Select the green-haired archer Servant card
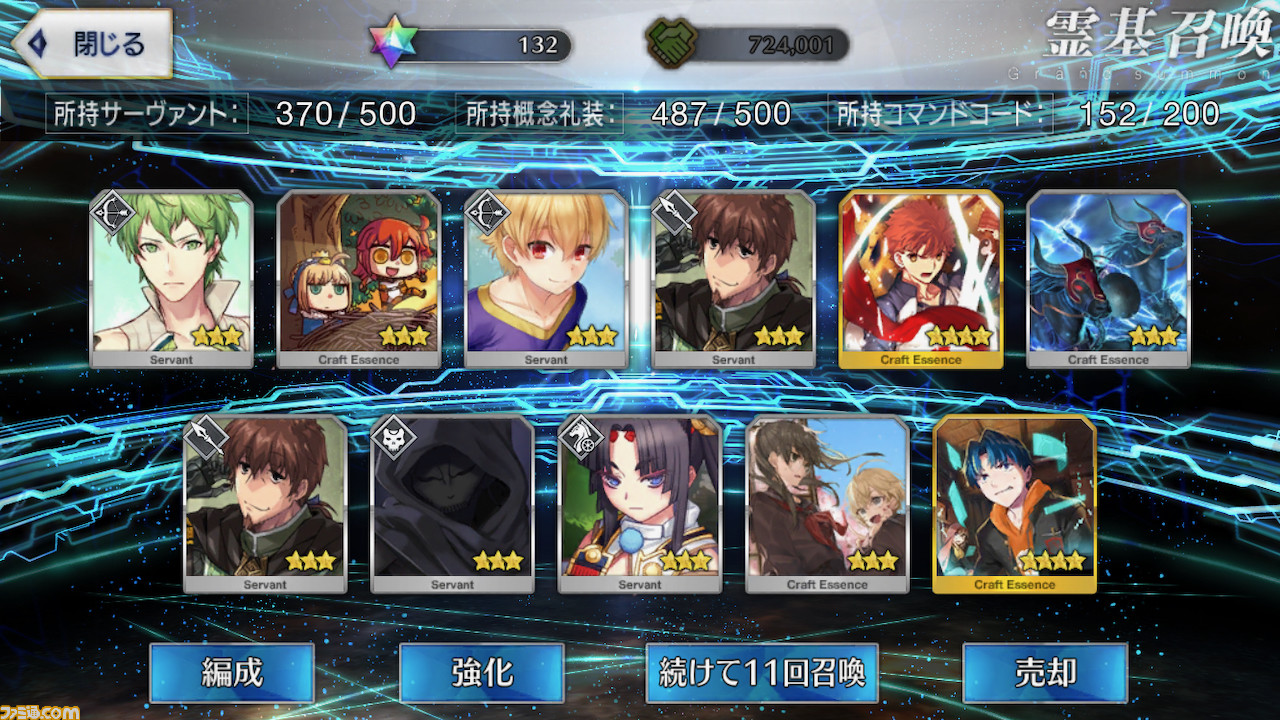The width and height of the screenshot is (1280, 720). click(171, 278)
